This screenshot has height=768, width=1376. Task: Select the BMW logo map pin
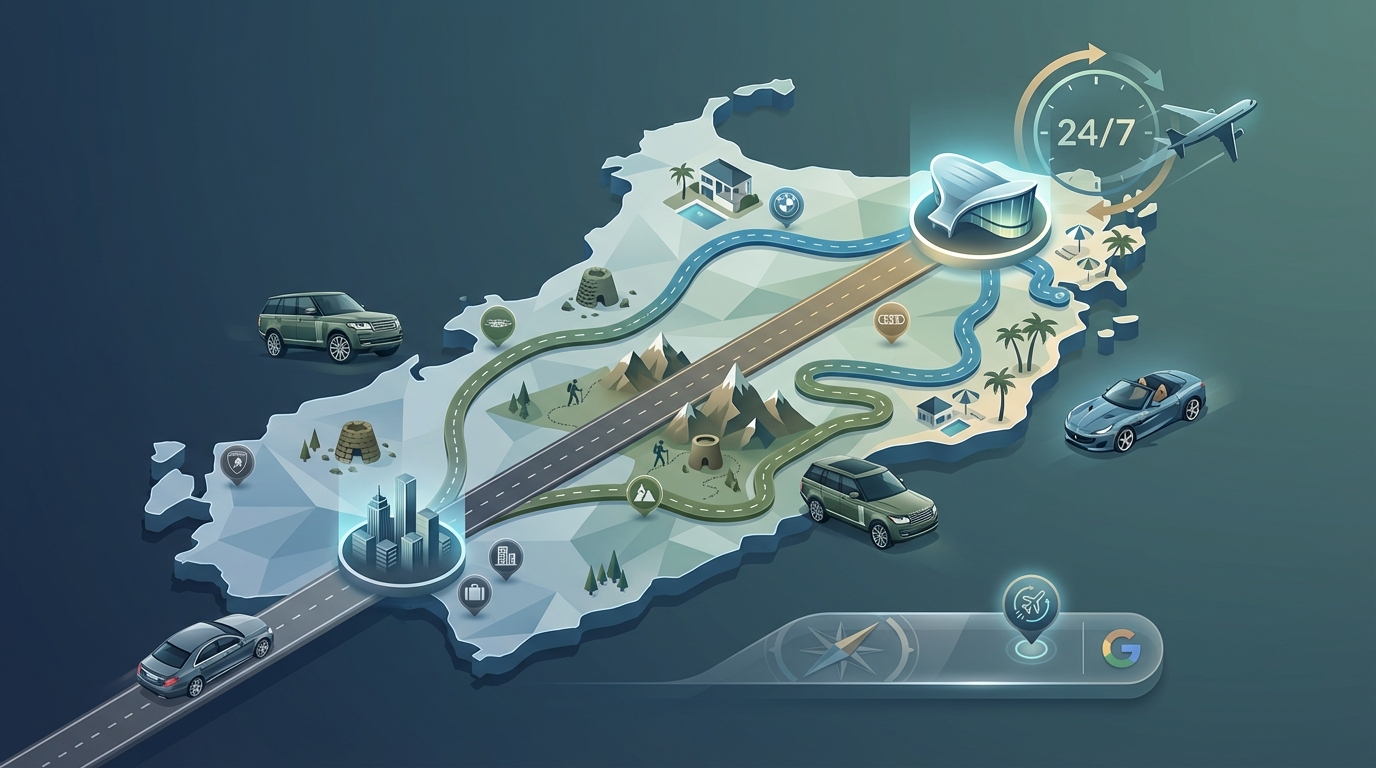[786, 204]
